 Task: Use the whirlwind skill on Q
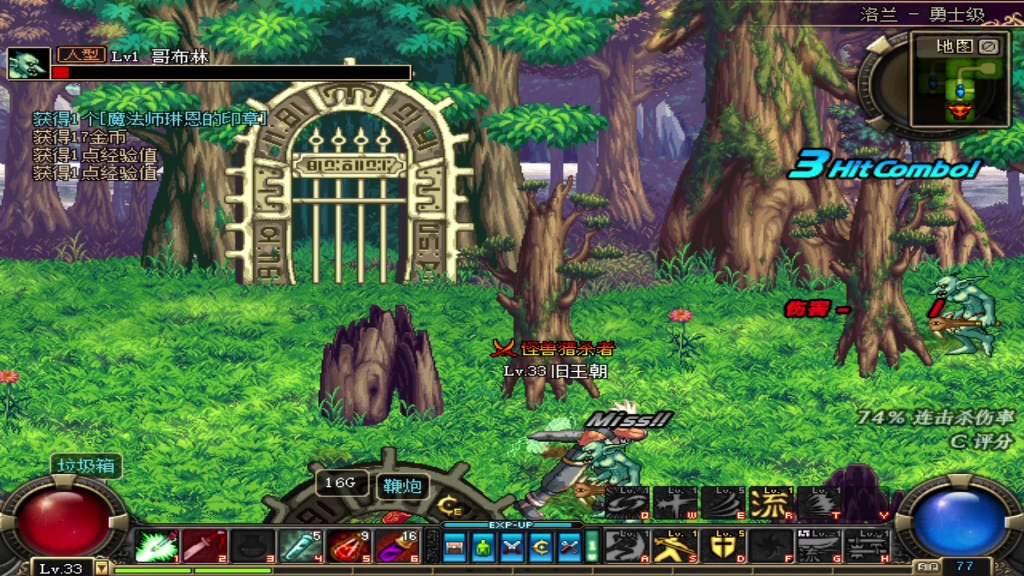[626, 503]
